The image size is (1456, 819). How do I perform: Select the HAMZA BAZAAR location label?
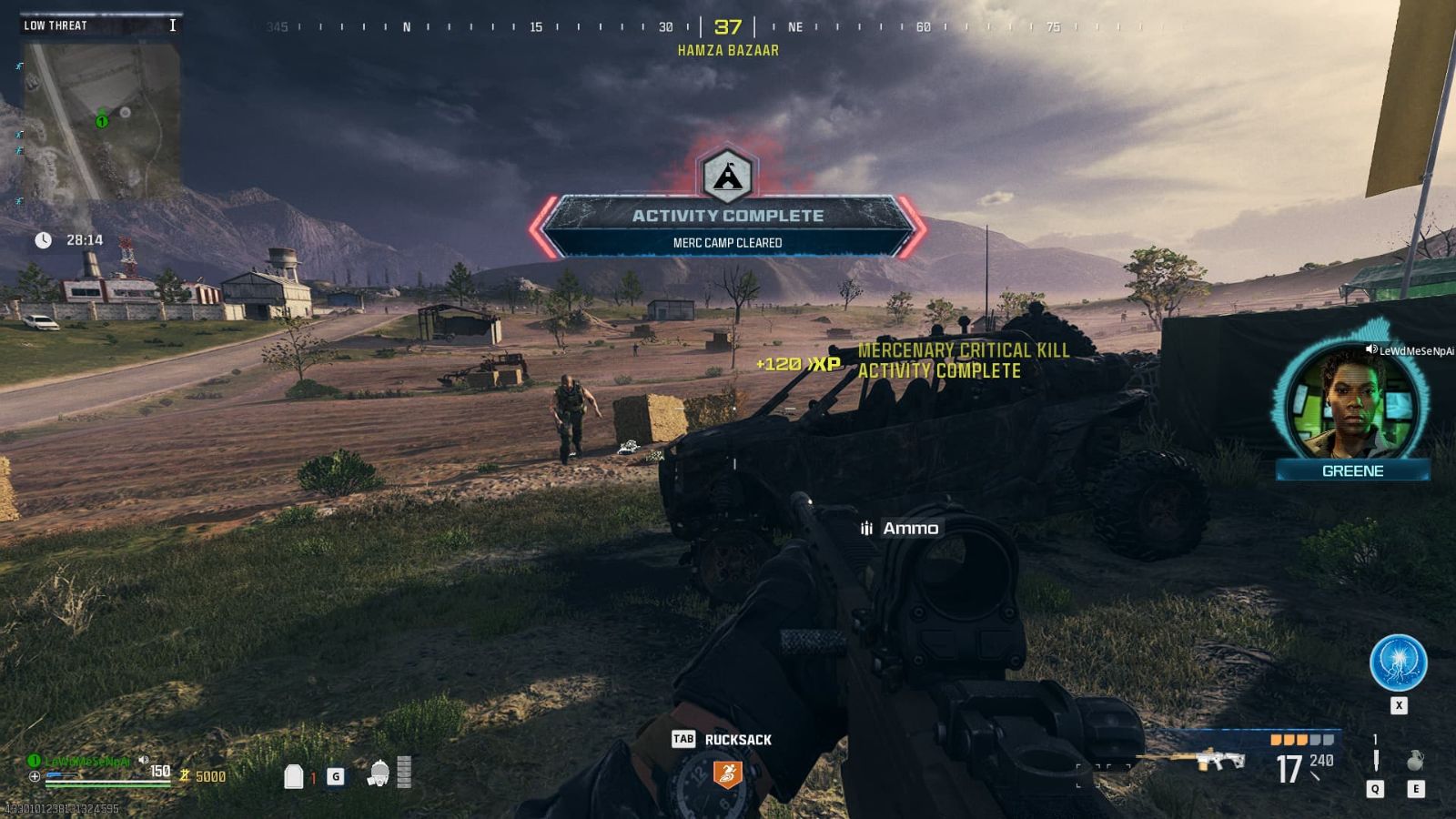click(x=726, y=51)
